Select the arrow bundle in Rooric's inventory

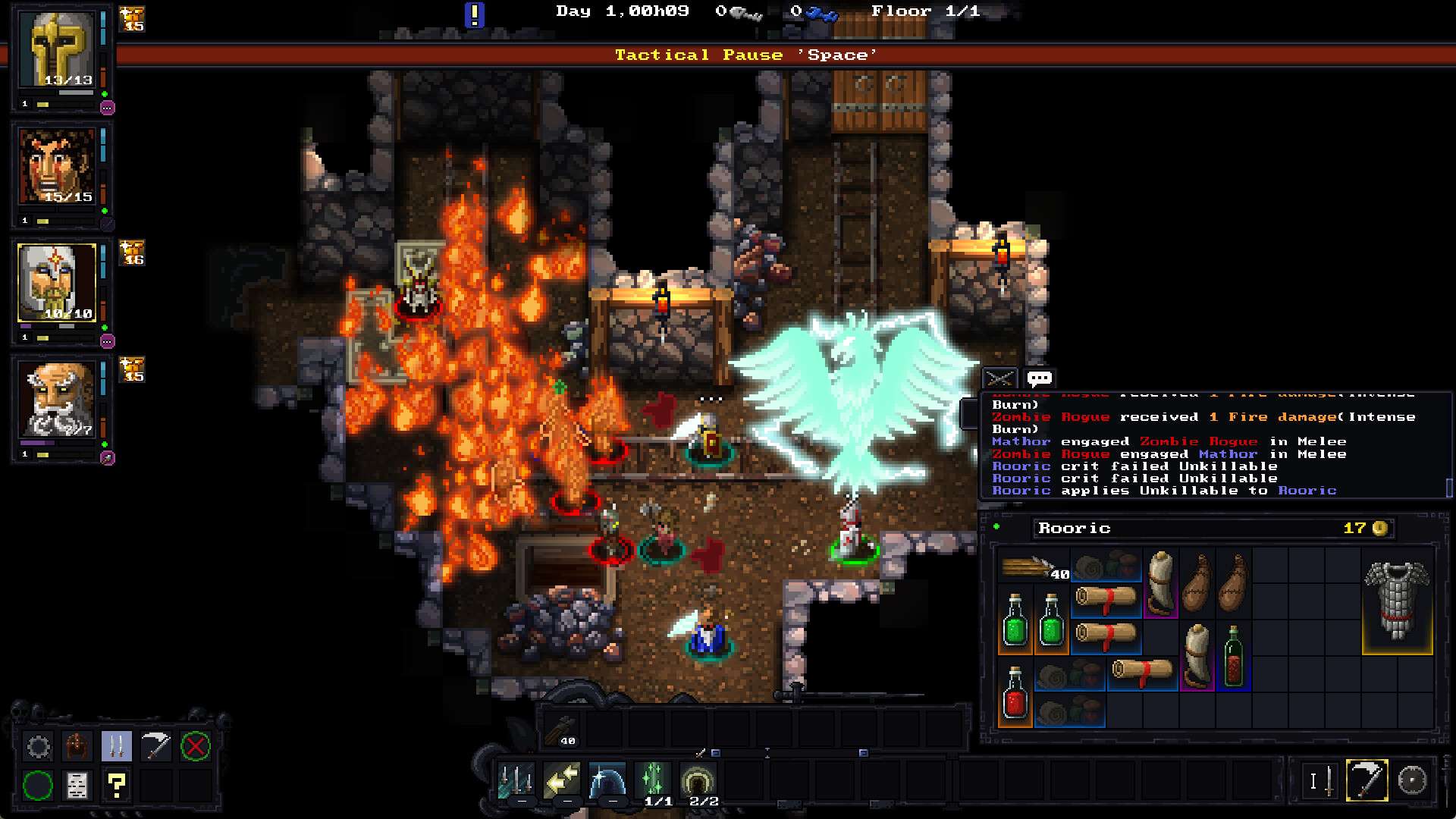1032,568
